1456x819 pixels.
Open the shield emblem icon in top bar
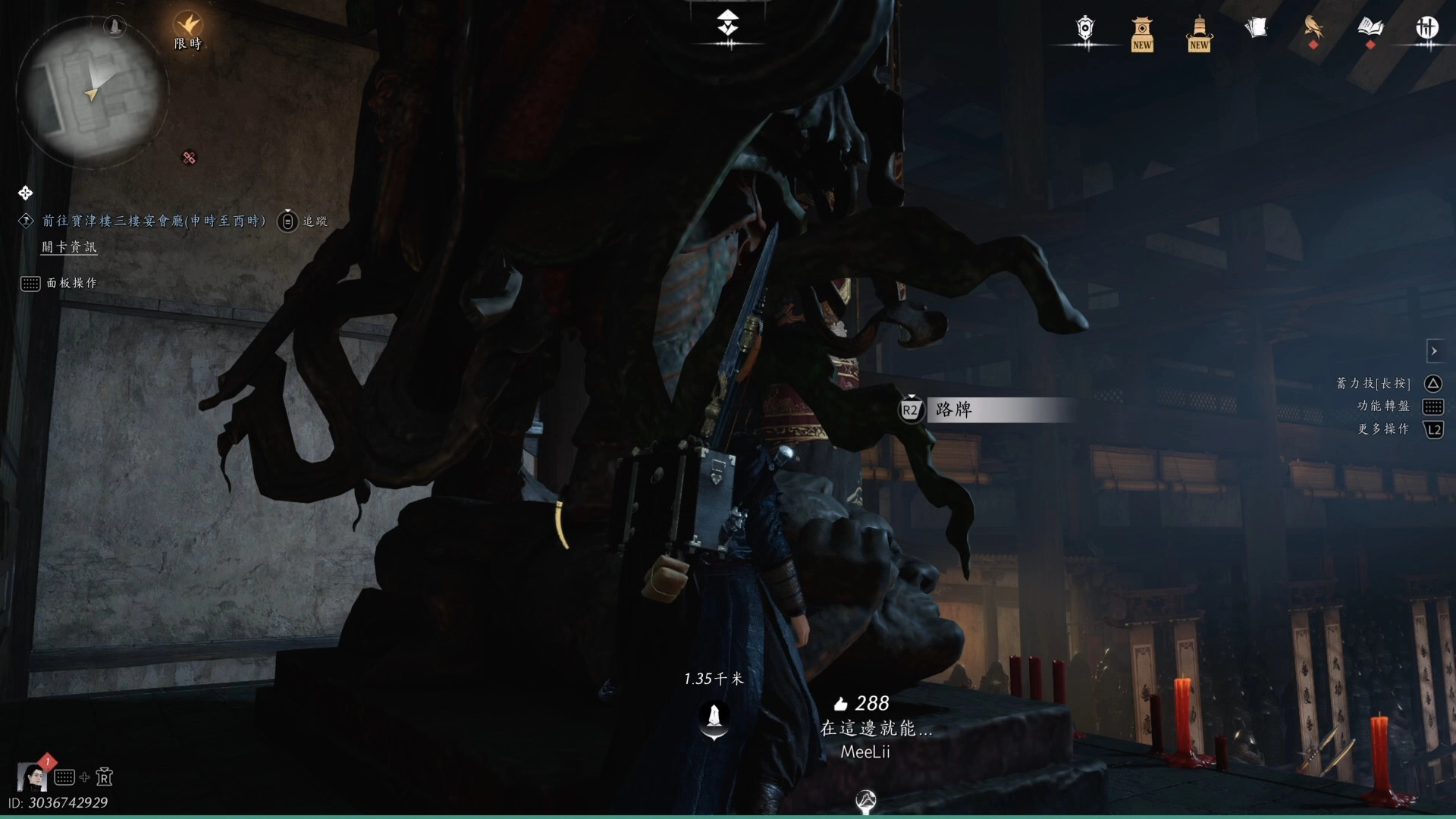[1085, 29]
